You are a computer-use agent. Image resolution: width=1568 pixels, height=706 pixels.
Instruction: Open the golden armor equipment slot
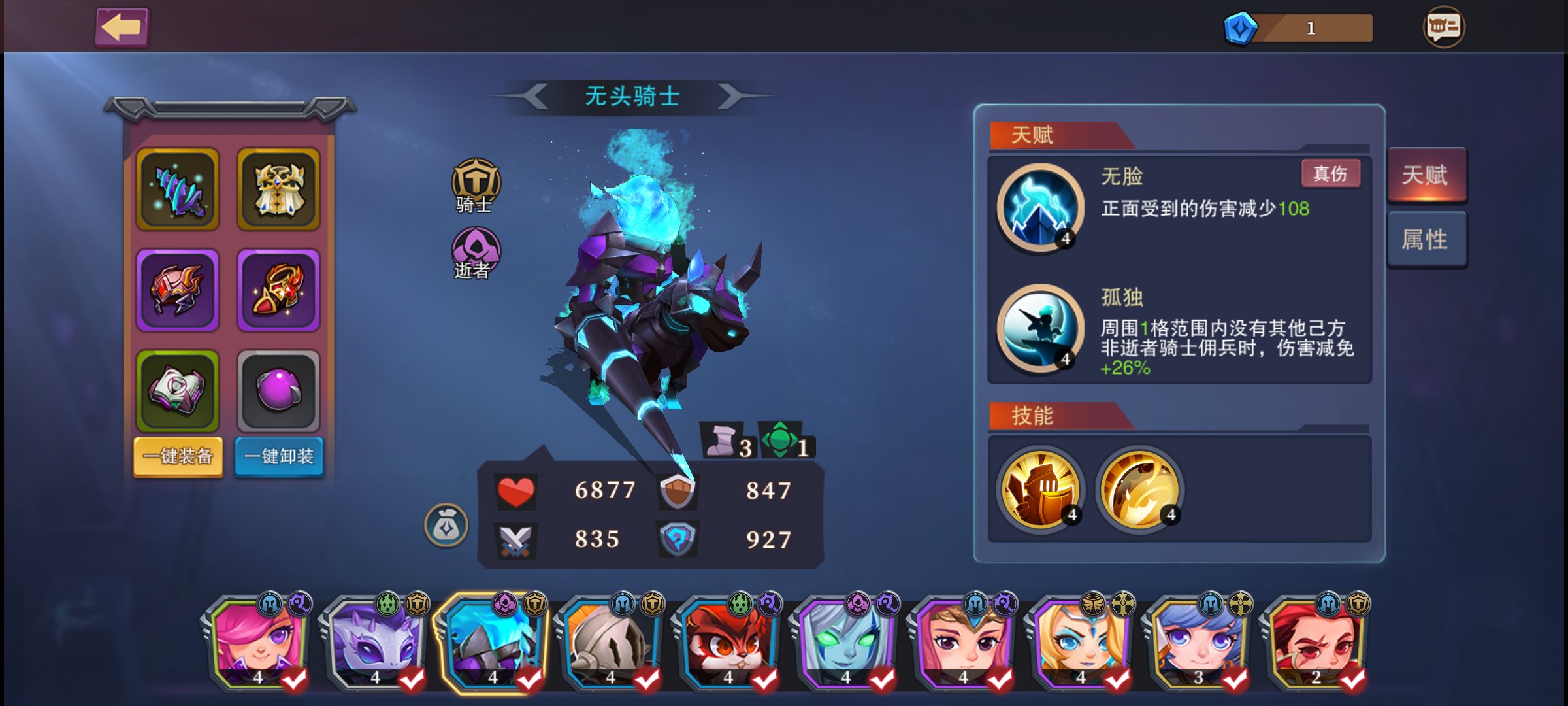pyautogui.click(x=278, y=190)
